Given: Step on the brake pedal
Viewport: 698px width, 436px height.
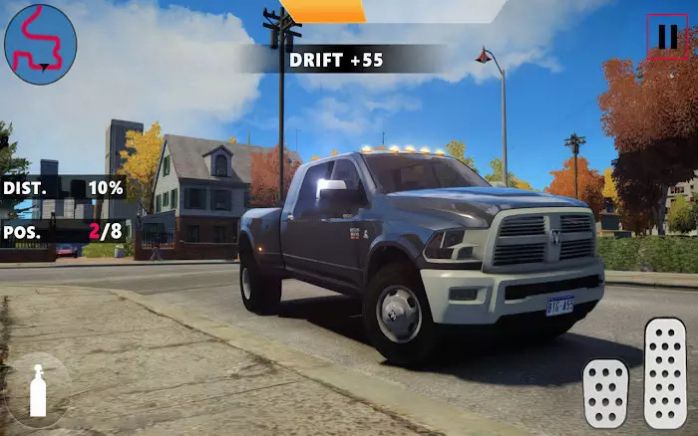Looking at the screenshot, I should 606,393.
